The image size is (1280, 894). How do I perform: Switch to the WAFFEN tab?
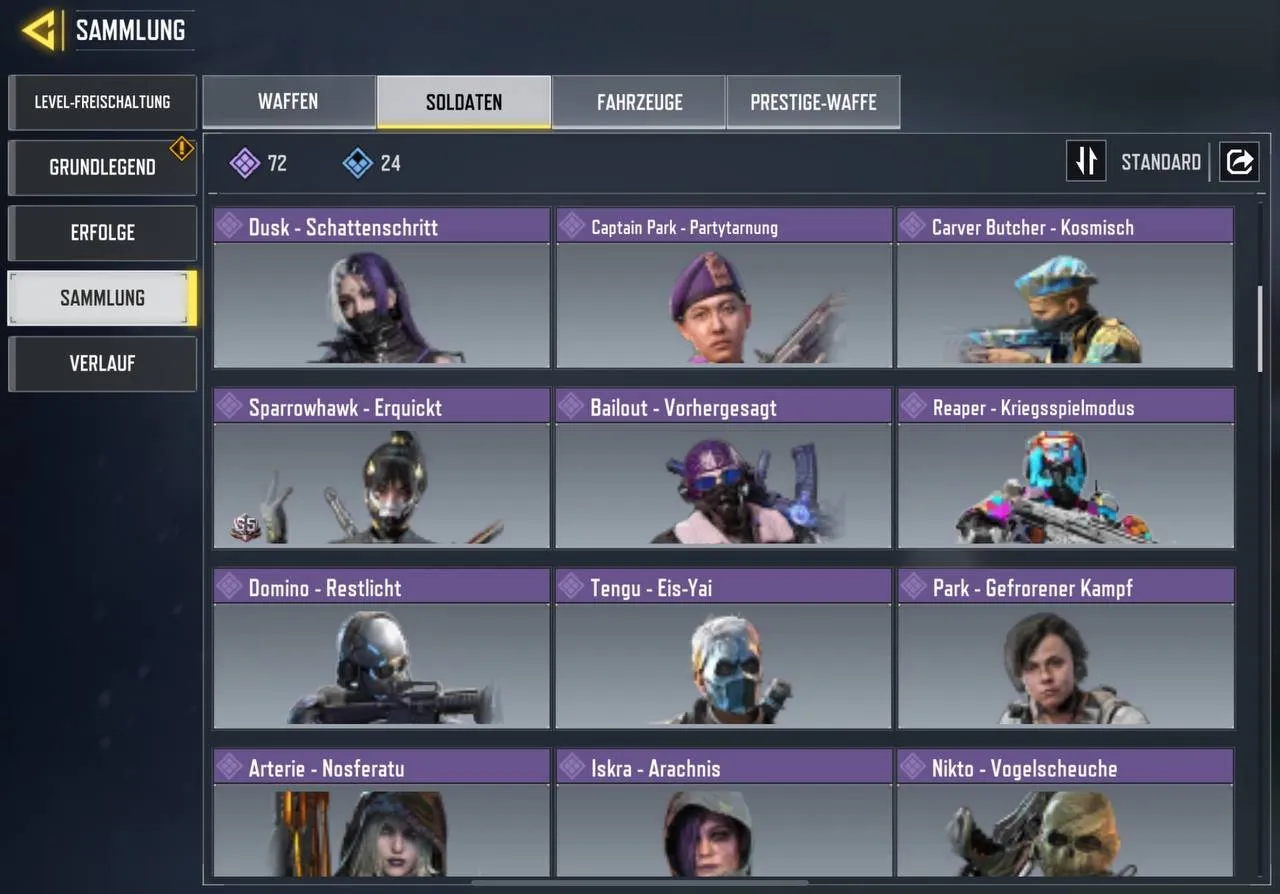click(x=288, y=101)
